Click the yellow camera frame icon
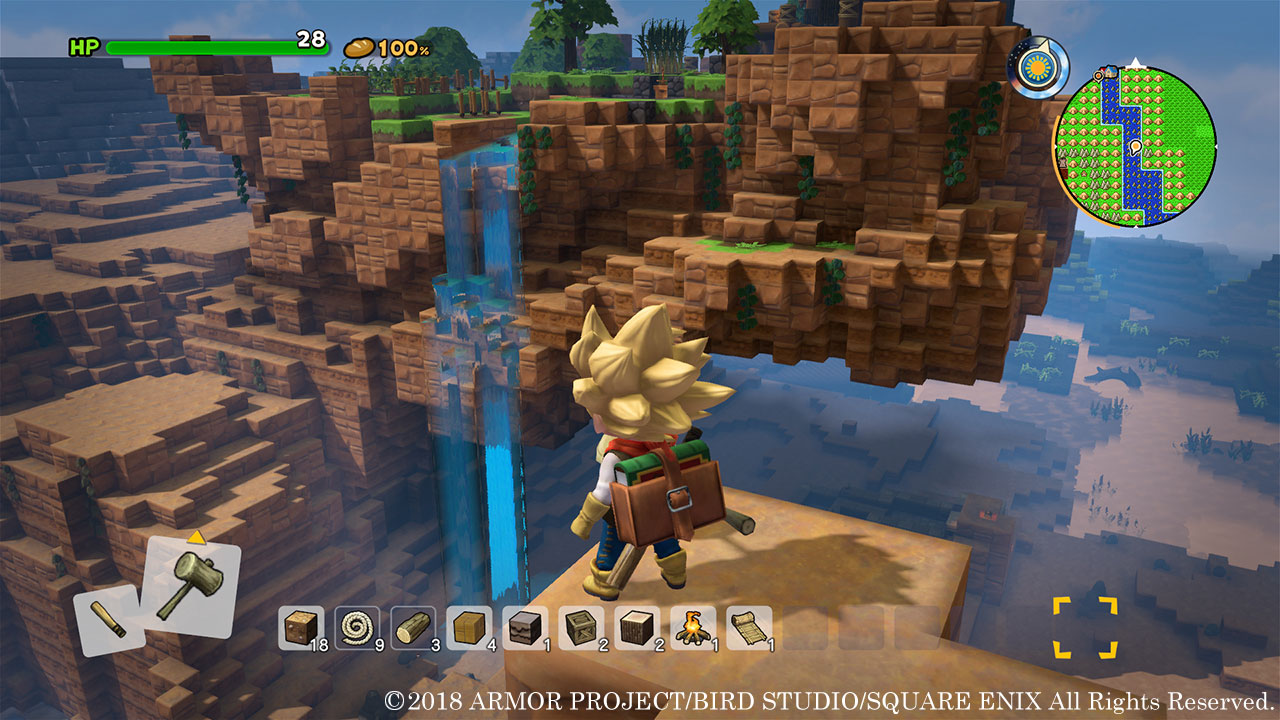The width and height of the screenshot is (1280, 720). click(1084, 628)
